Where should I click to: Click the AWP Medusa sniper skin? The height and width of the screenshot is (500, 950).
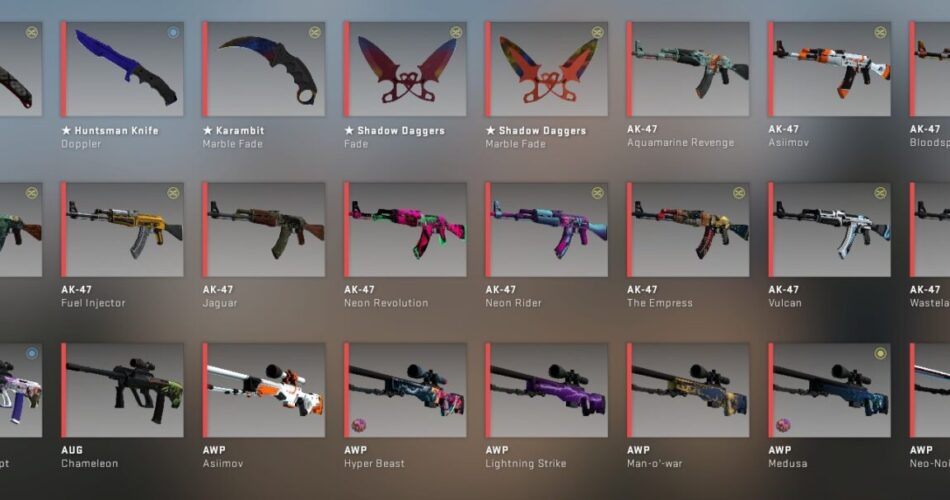(831, 390)
